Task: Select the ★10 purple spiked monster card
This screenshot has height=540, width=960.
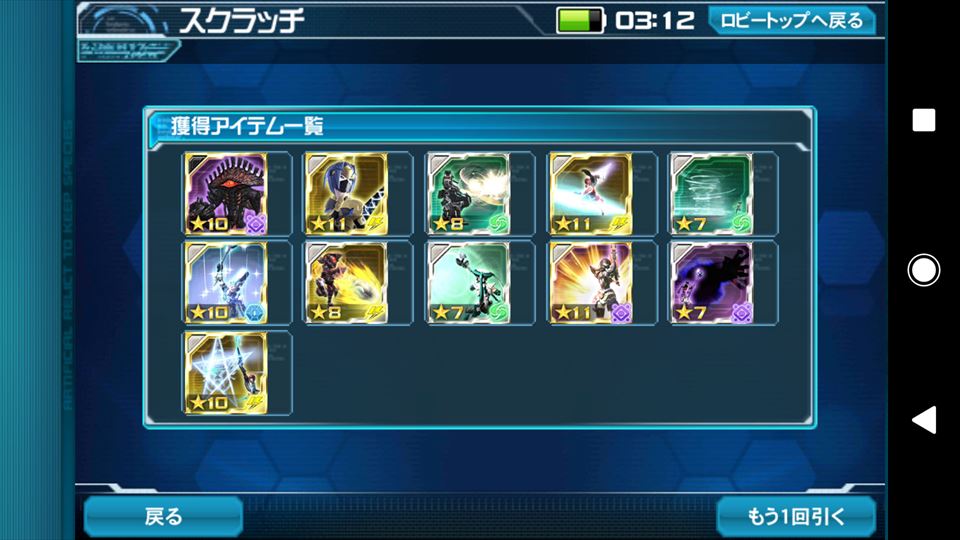Action: point(226,193)
